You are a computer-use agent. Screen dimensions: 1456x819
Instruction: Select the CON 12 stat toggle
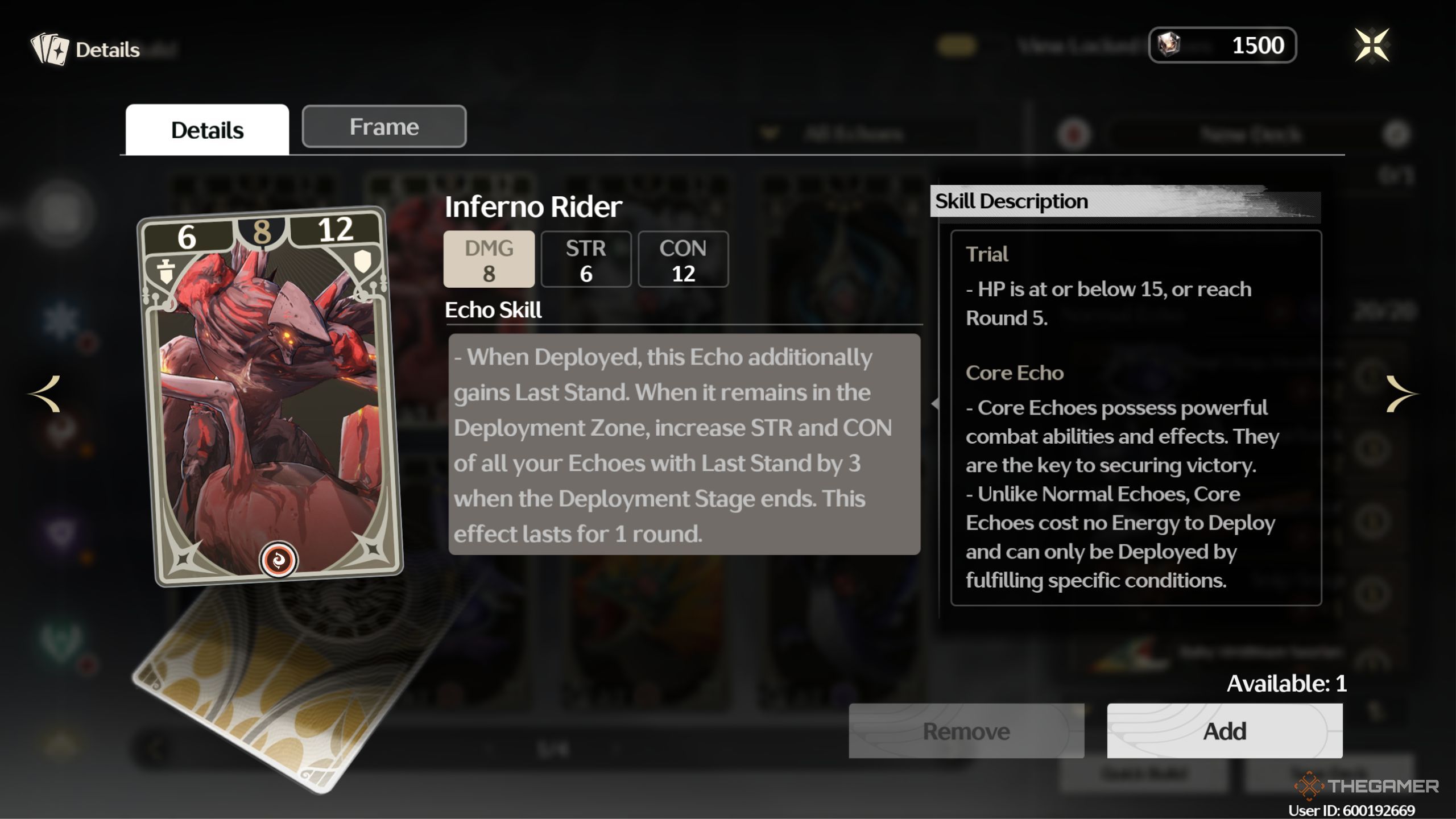(683, 259)
